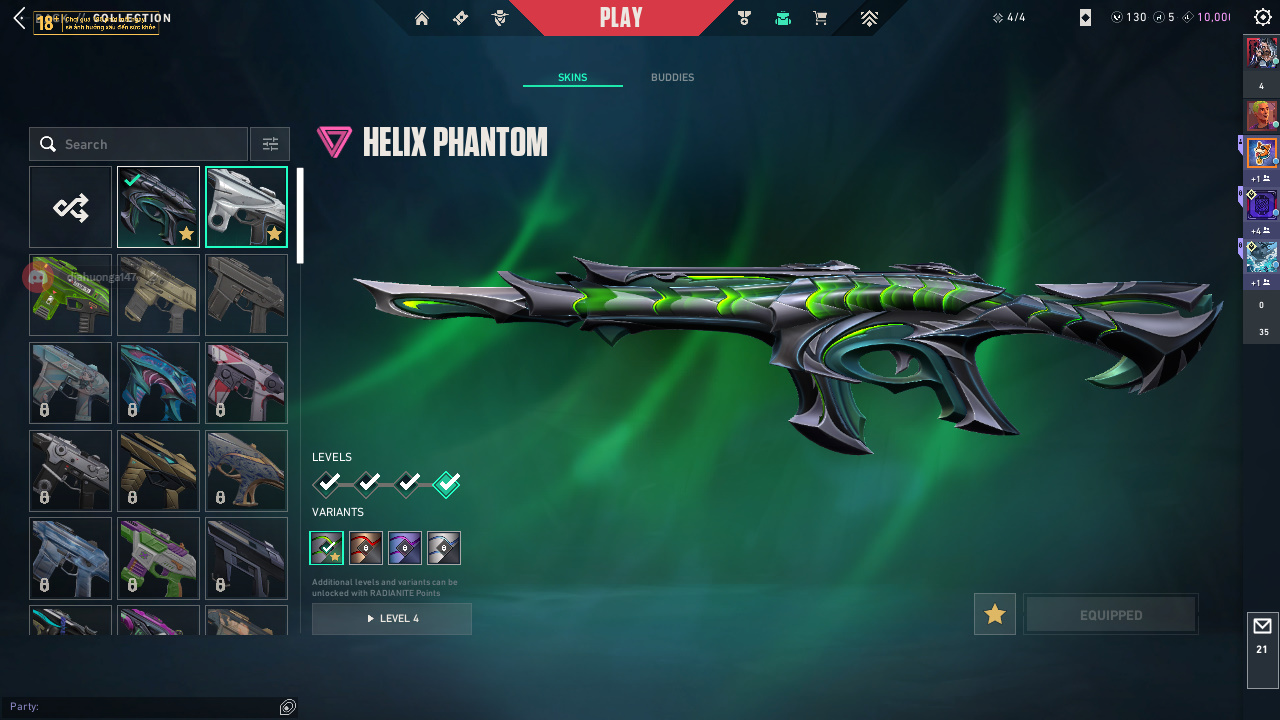1280x720 pixels.
Task: Choose the red locked variant swatch
Action: [366, 548]
